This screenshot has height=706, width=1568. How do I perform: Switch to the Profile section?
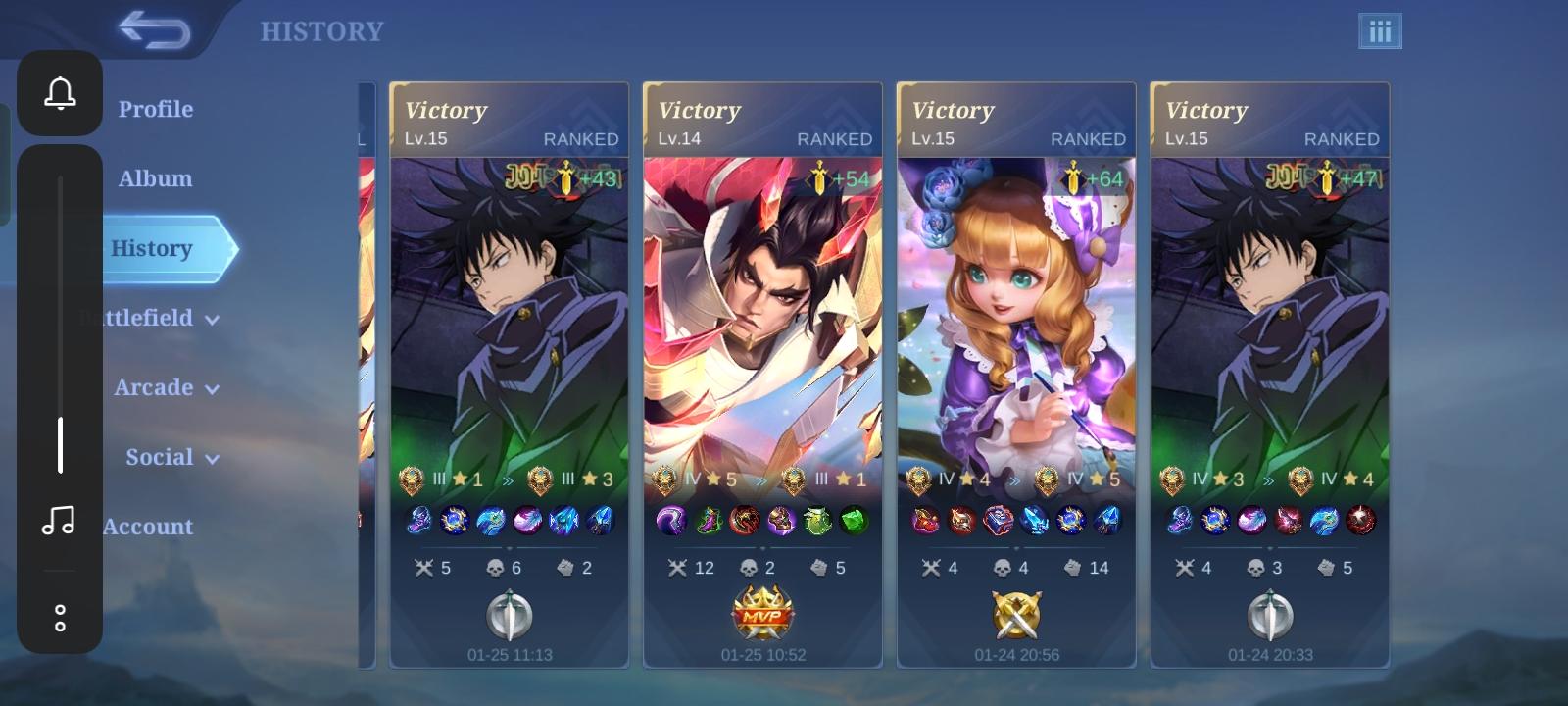(155, 109)
